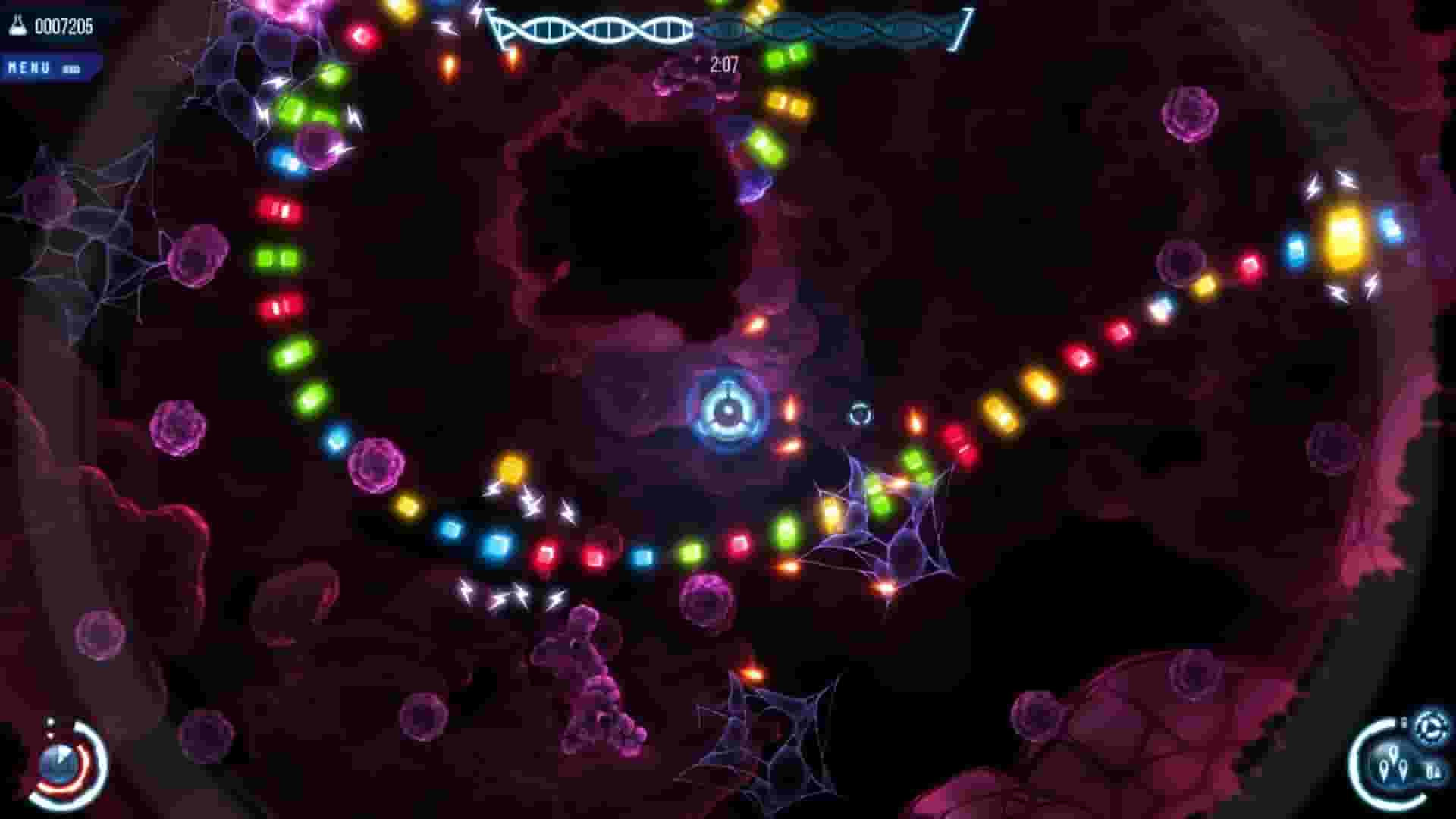
Task: Select the central orb shooter
Action: coord(728,409)
